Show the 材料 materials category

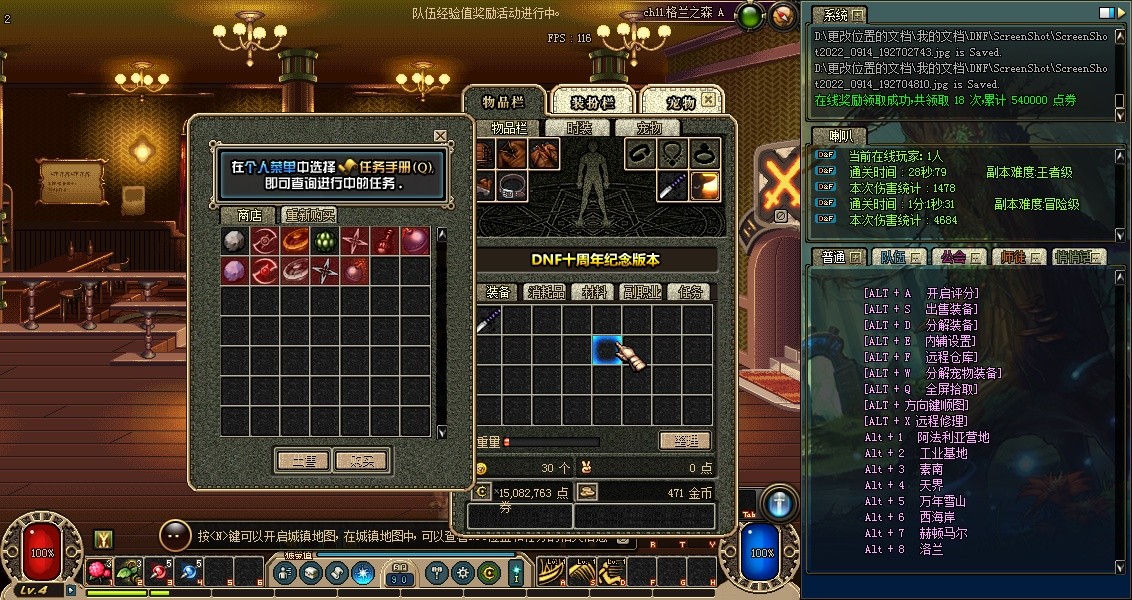pyautogui.click(x=594, y=292)
